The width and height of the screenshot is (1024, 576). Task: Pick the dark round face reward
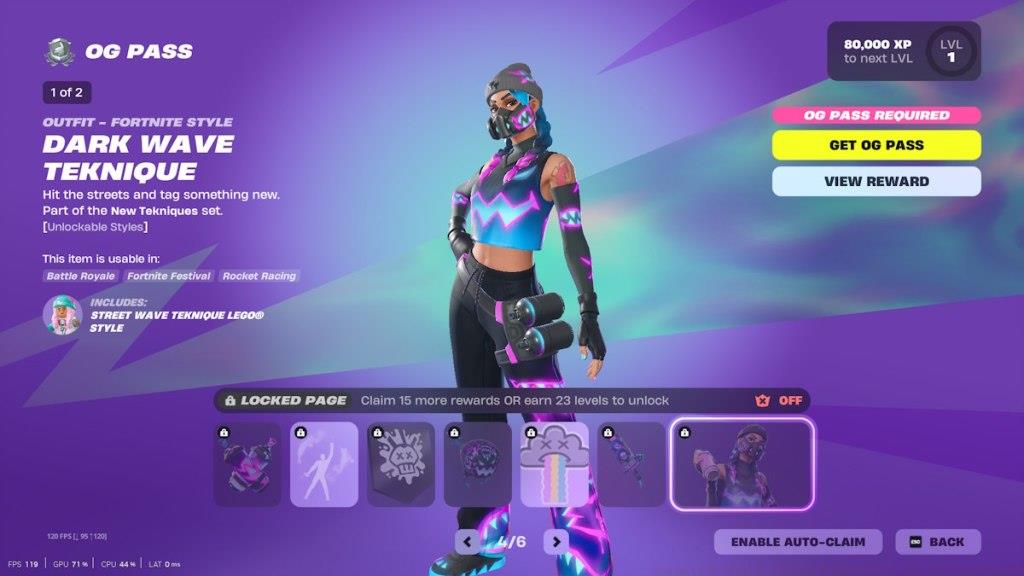[x=478, y=464]
